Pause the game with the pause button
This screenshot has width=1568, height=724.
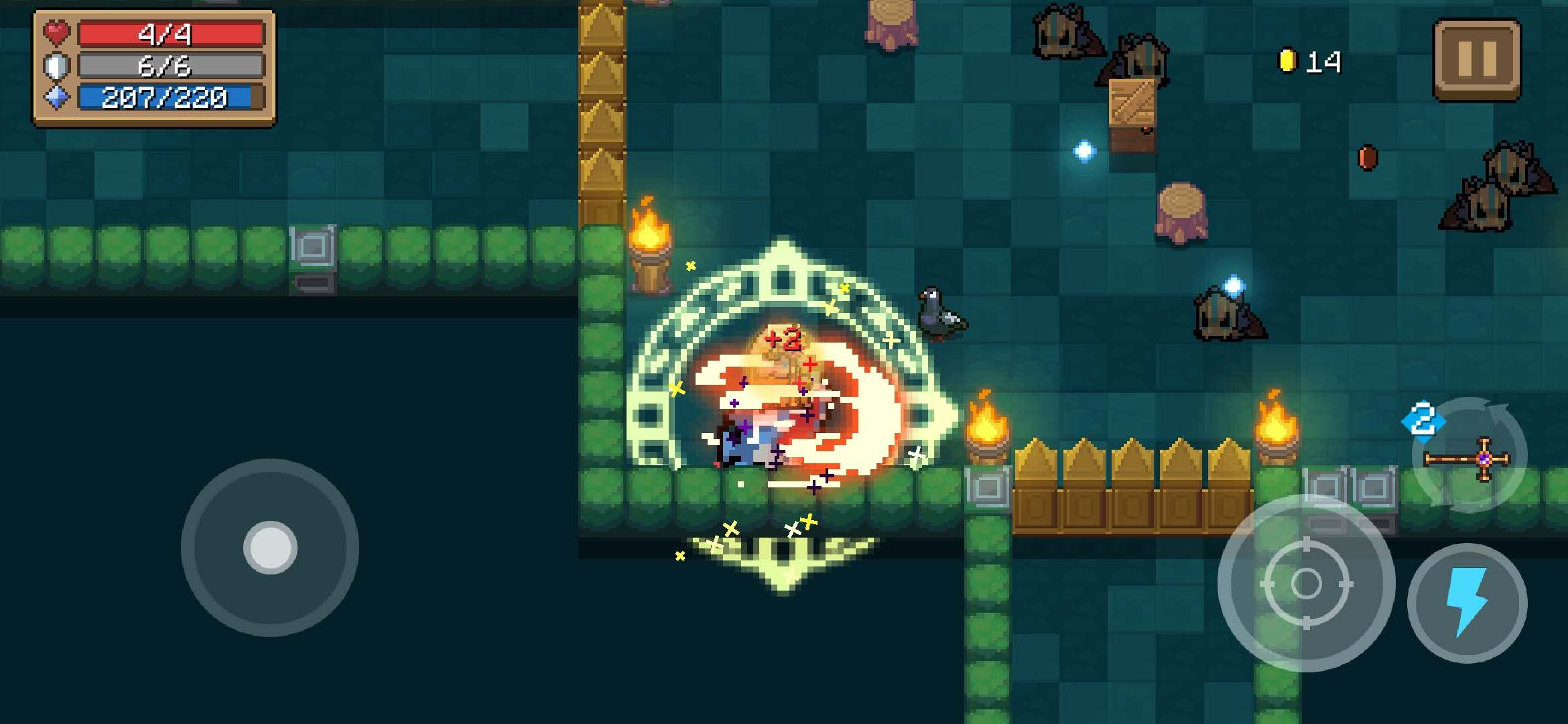pos(1477,60)
